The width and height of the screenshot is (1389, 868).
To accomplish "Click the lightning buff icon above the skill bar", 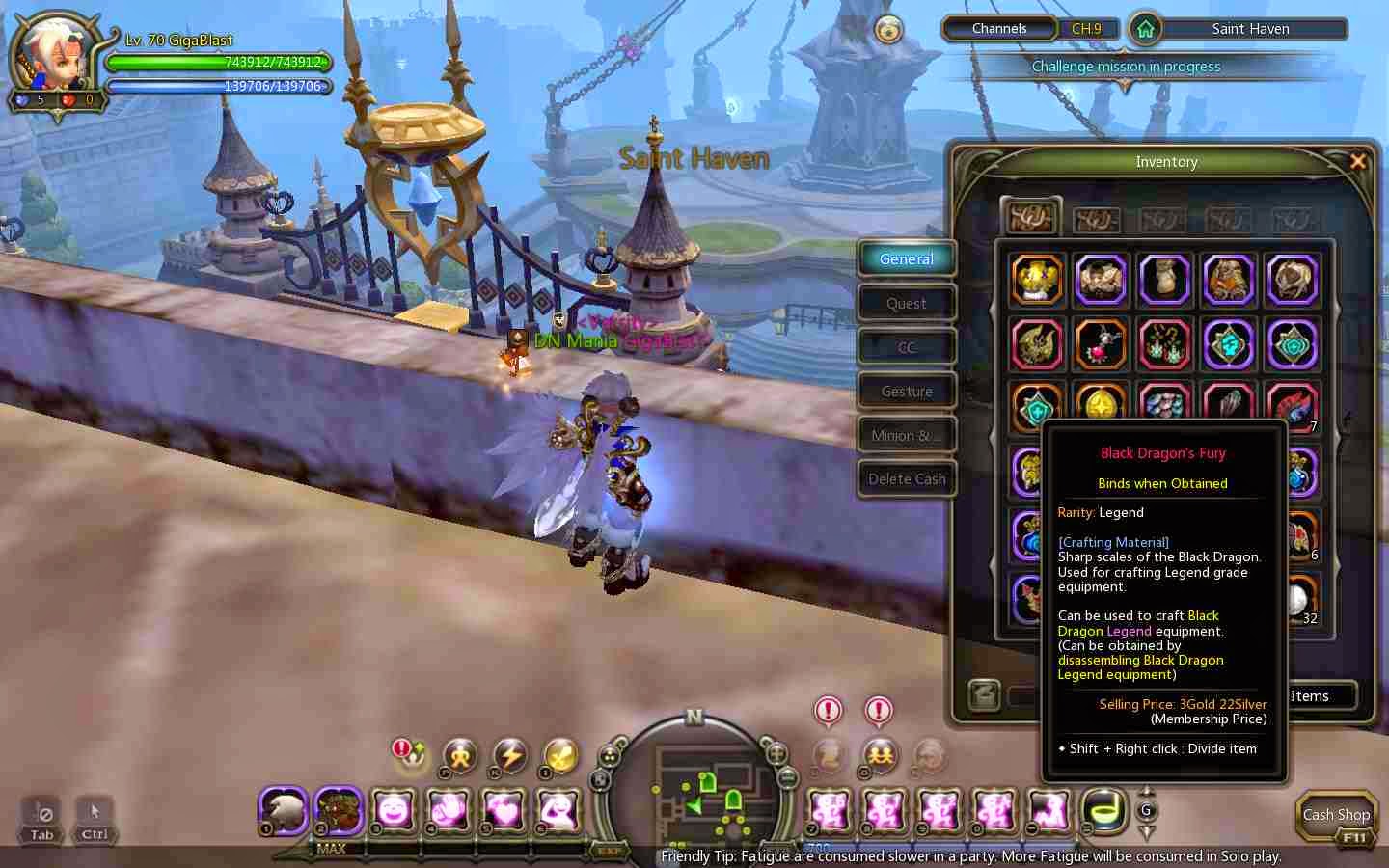I will (510, 758).
